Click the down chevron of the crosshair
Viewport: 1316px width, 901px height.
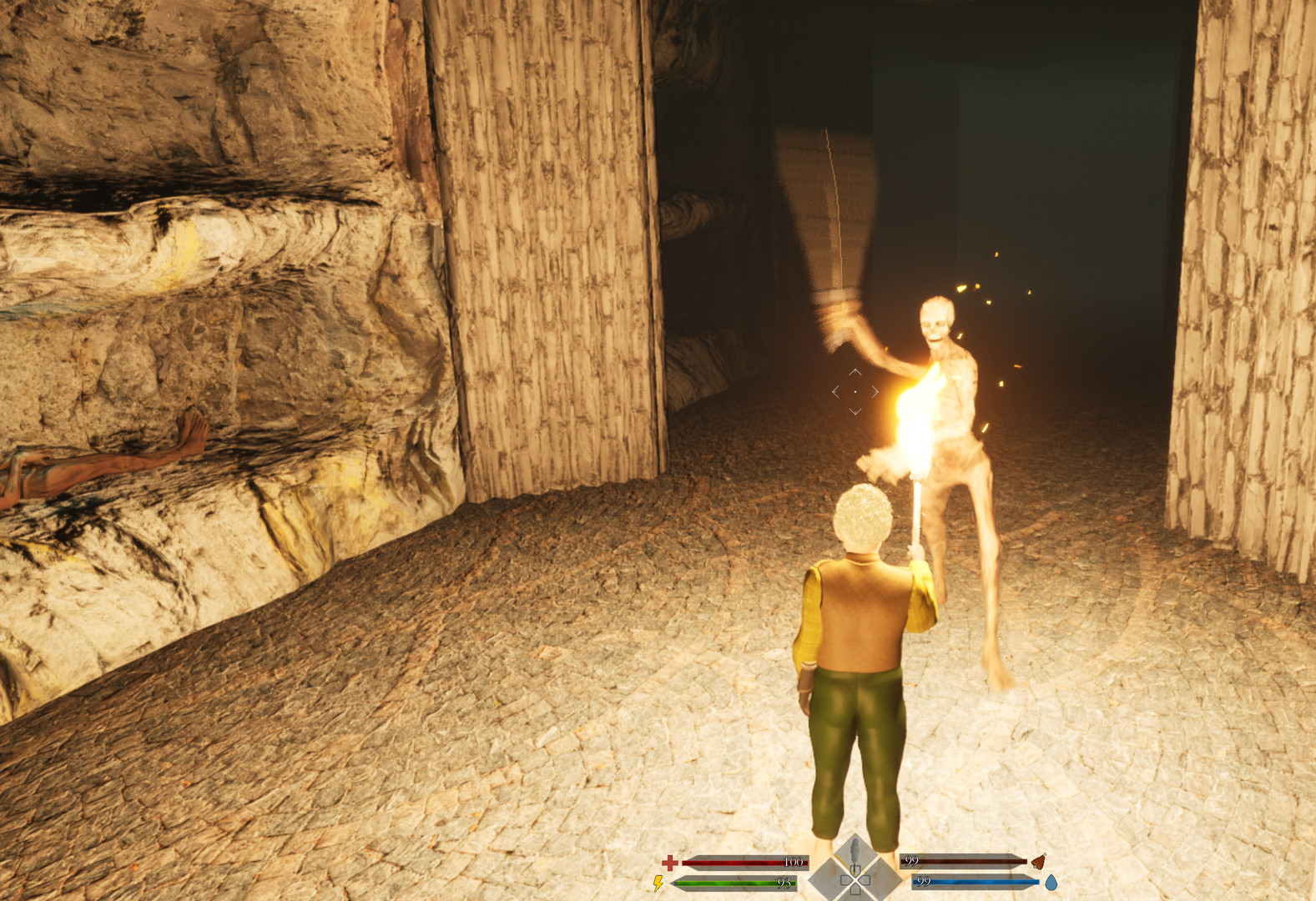(855, 411)
